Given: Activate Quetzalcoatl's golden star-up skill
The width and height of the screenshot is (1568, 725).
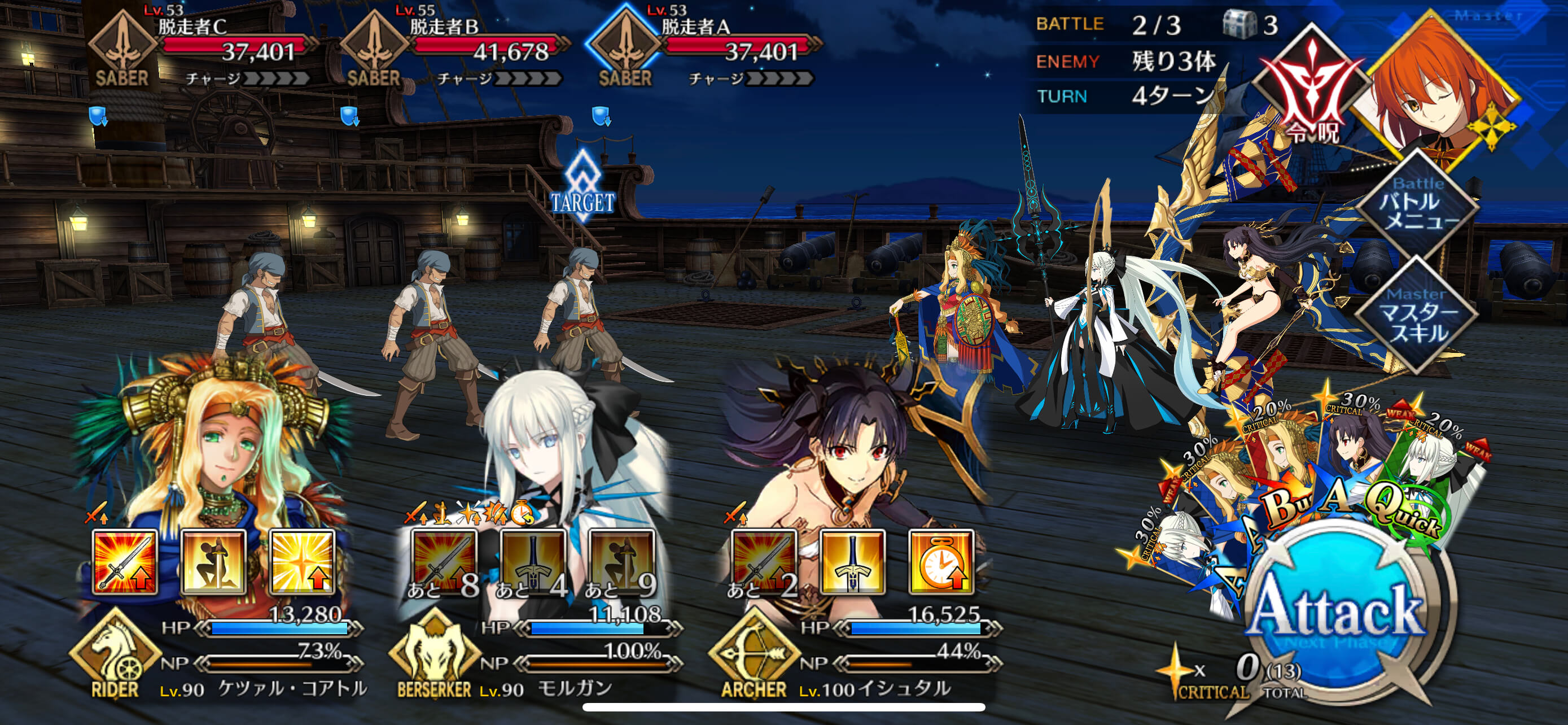Looking at the screenshot, I should click(303, 562).
